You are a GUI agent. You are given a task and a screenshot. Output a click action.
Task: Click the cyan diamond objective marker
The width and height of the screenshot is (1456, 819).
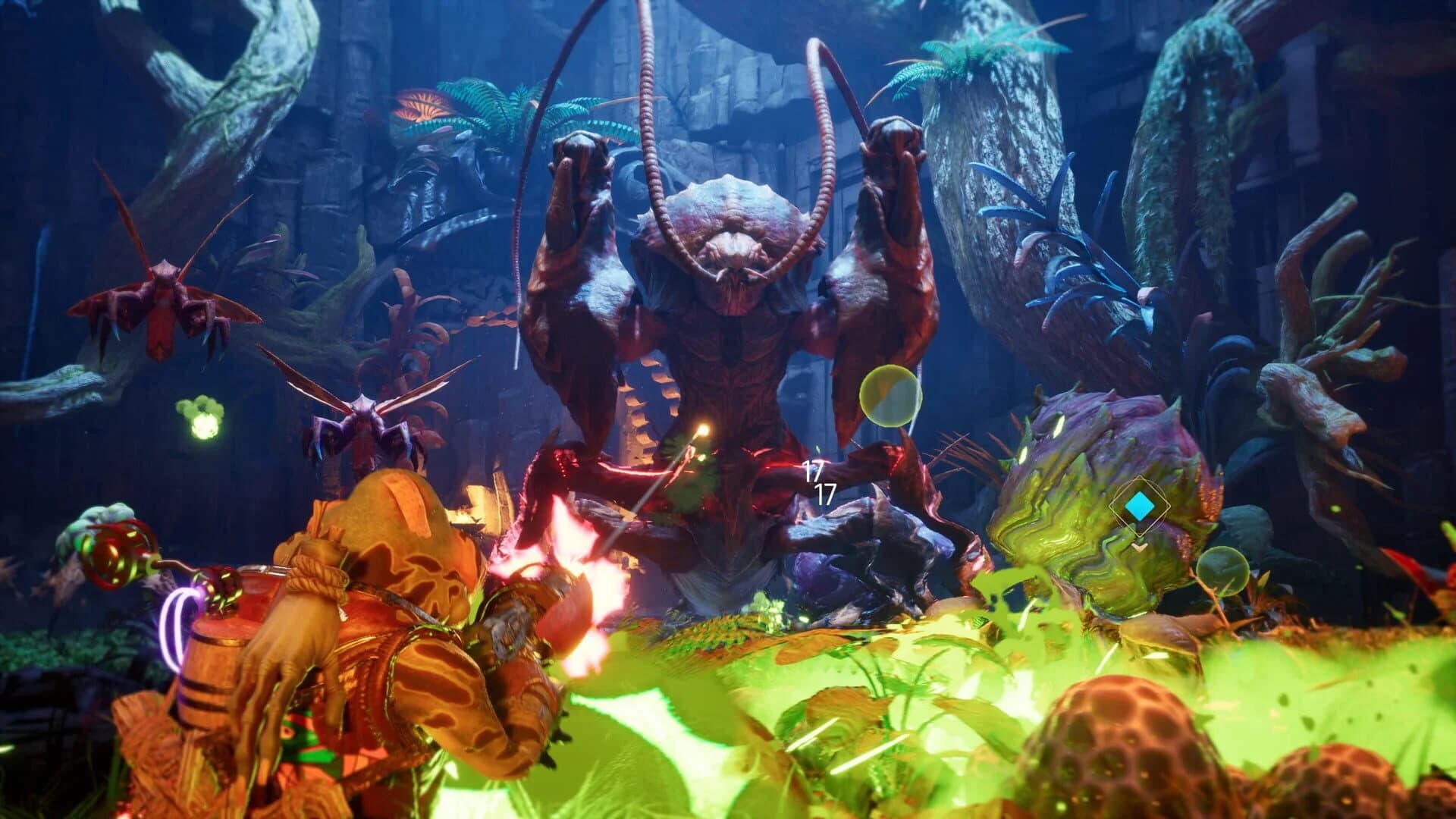(x=1140, y=506)
